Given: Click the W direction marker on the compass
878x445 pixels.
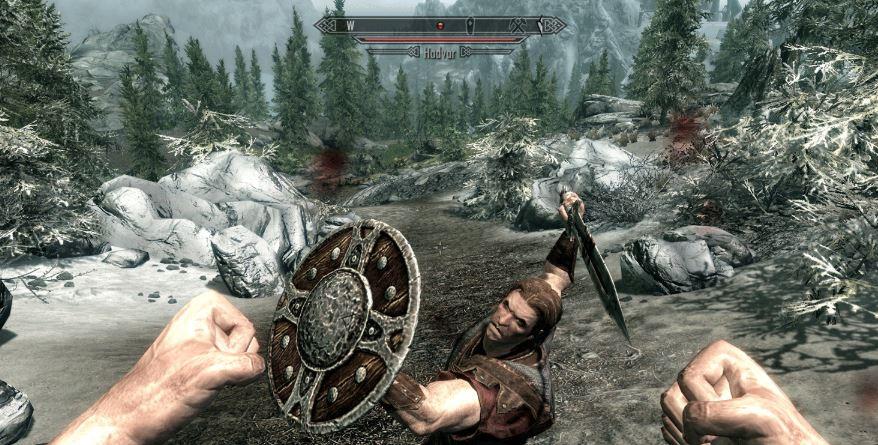Looking at the screenshot, I should coord(349,24).
